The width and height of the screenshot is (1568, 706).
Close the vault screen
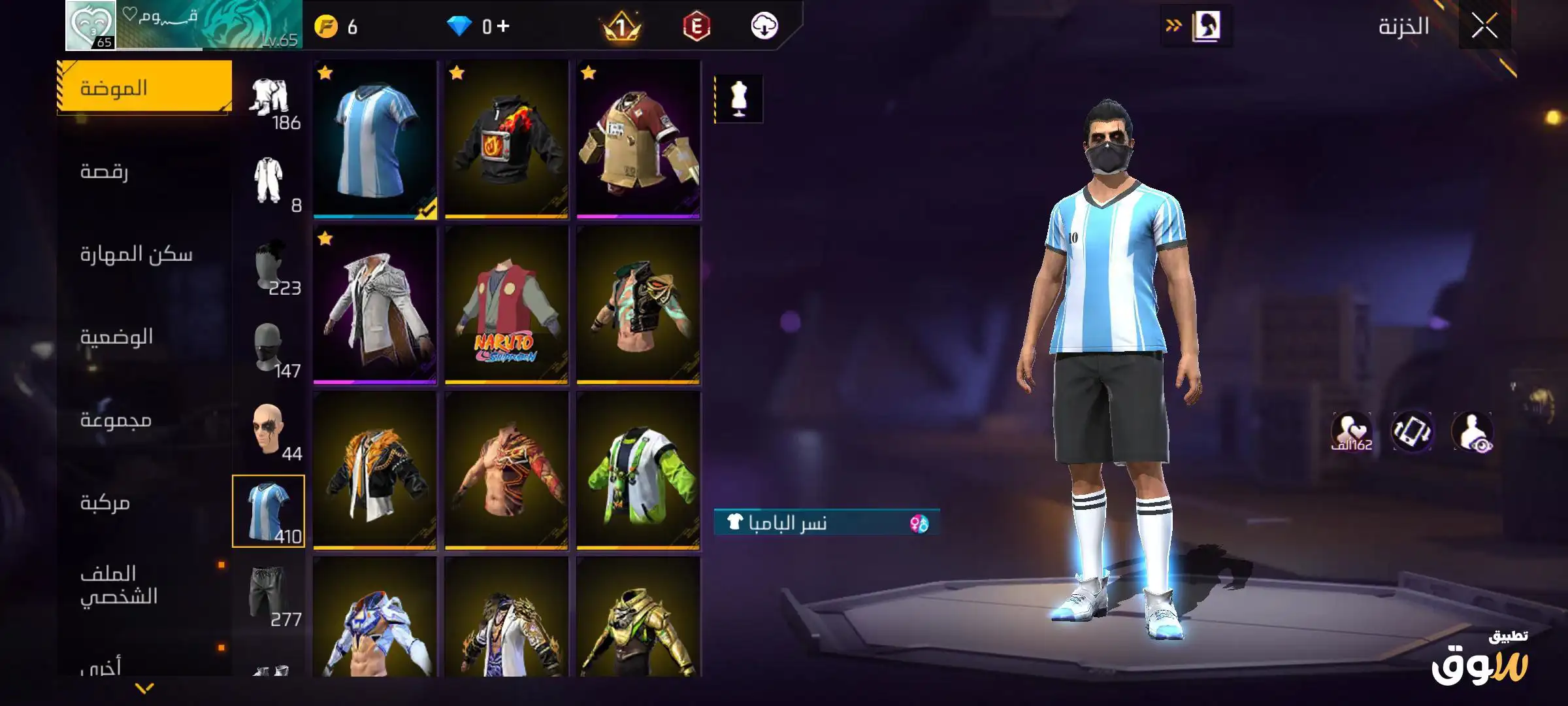[x=1484, y=27]
